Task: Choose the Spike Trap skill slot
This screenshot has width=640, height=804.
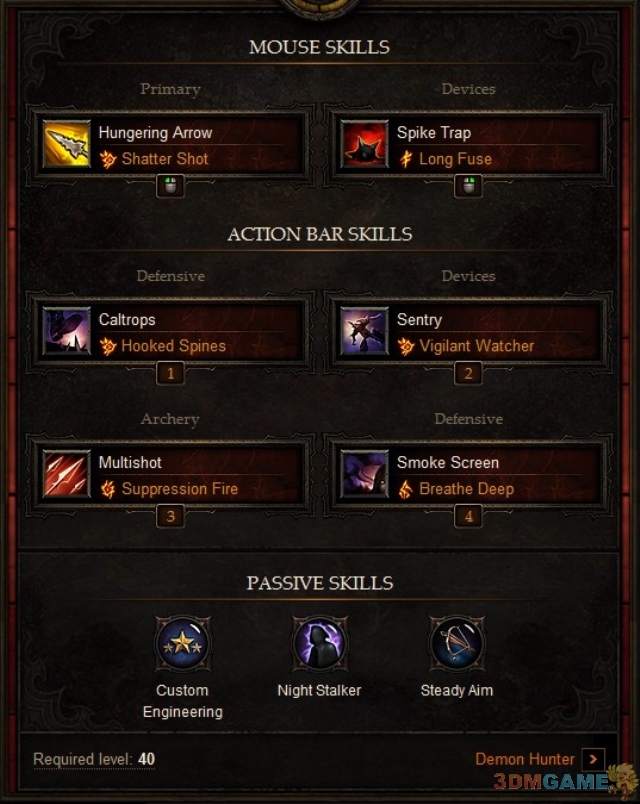Action: [x=468, y=146]
